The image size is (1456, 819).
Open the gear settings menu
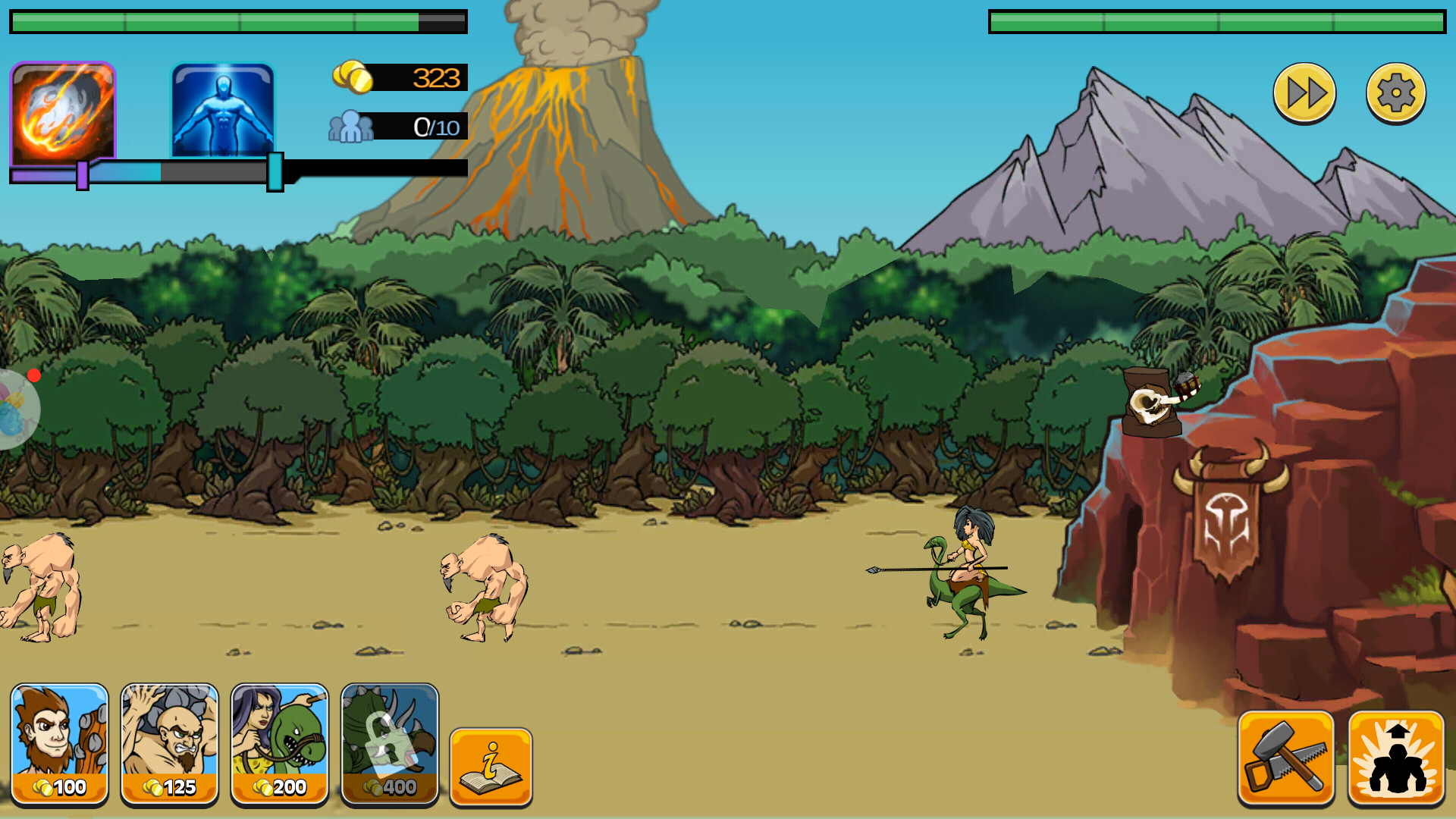tap(1395, 93)
